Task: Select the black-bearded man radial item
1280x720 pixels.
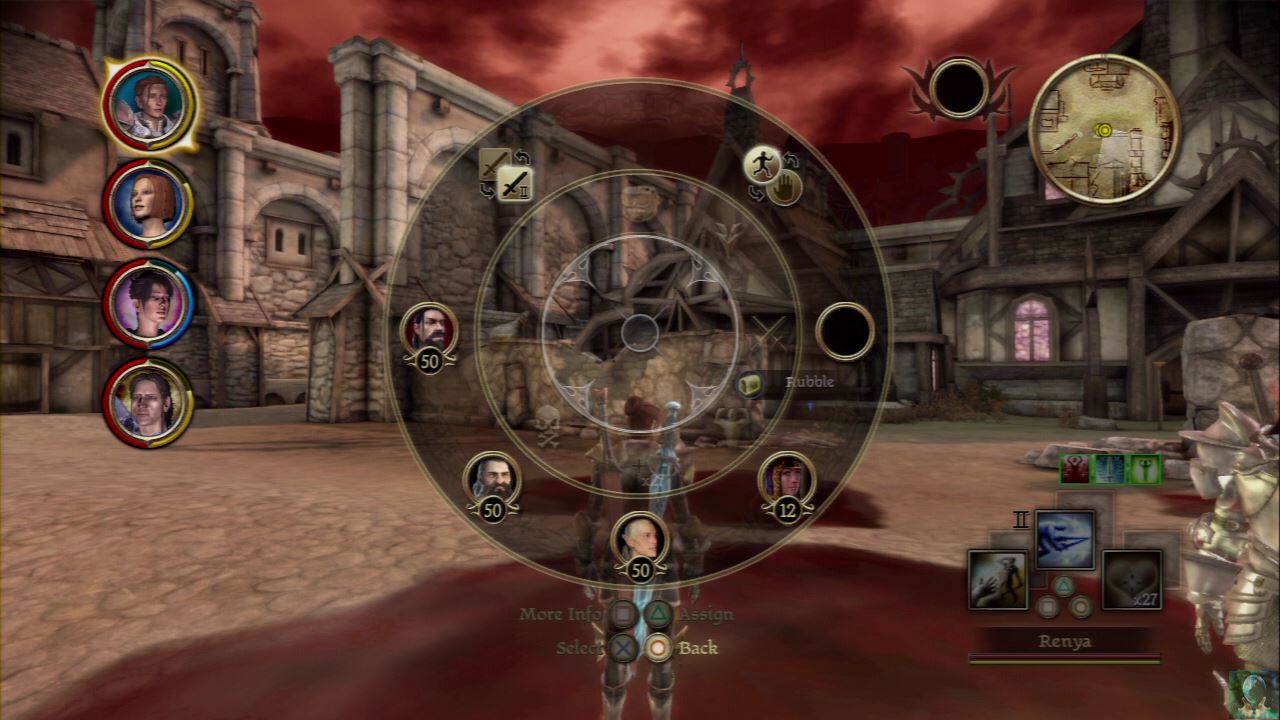Action: point(429,331)
